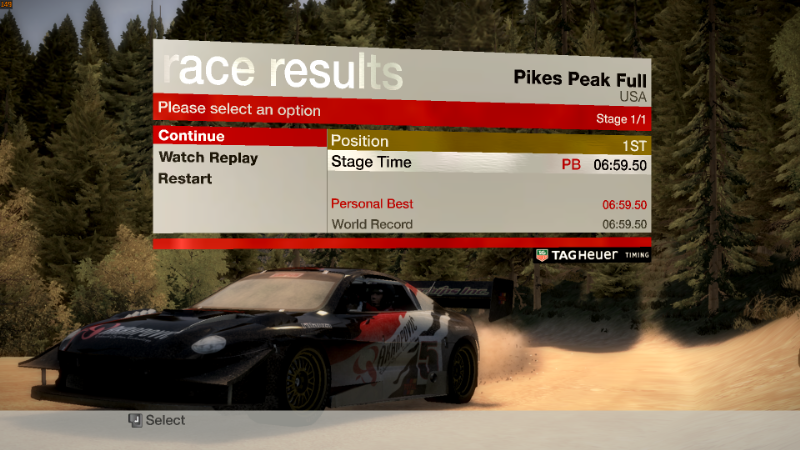800x450 pixels.
Task: Choose Watch Replay
Action: (x=208, y=158)
